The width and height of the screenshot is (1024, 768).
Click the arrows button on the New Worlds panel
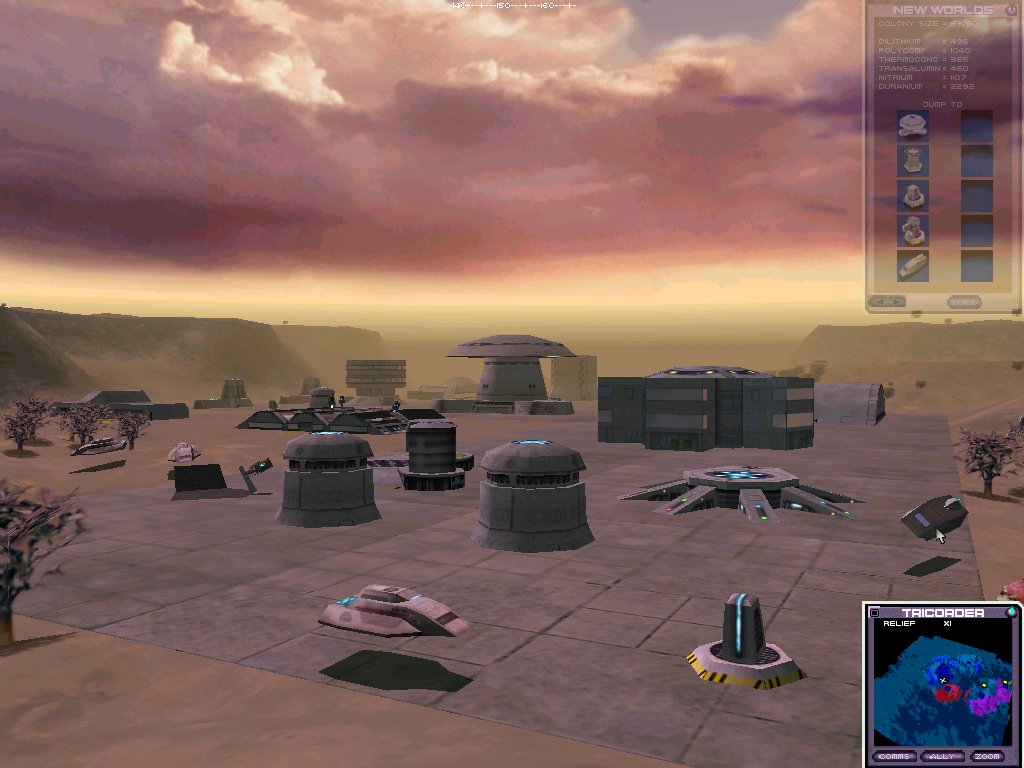click(x=887, y=301)
